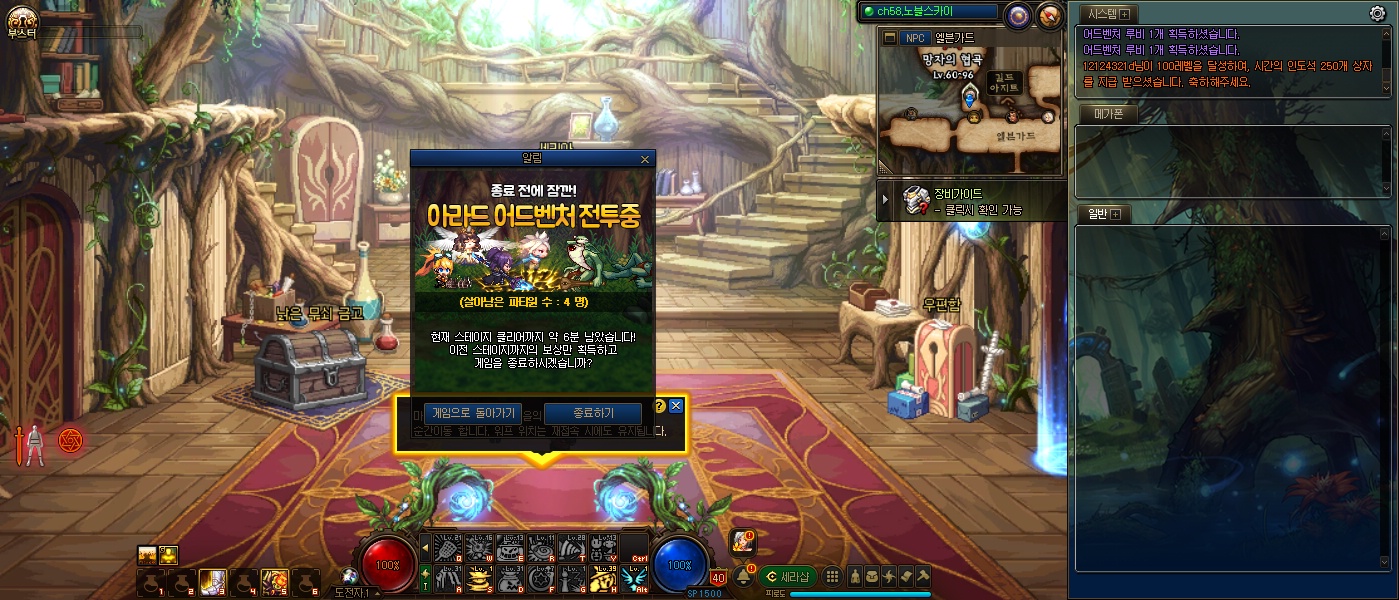Choose 게임으로 돌아가기 to return to game
Image resolution: width=1399 pixels, height=600 pixels.
click(473, 413)
